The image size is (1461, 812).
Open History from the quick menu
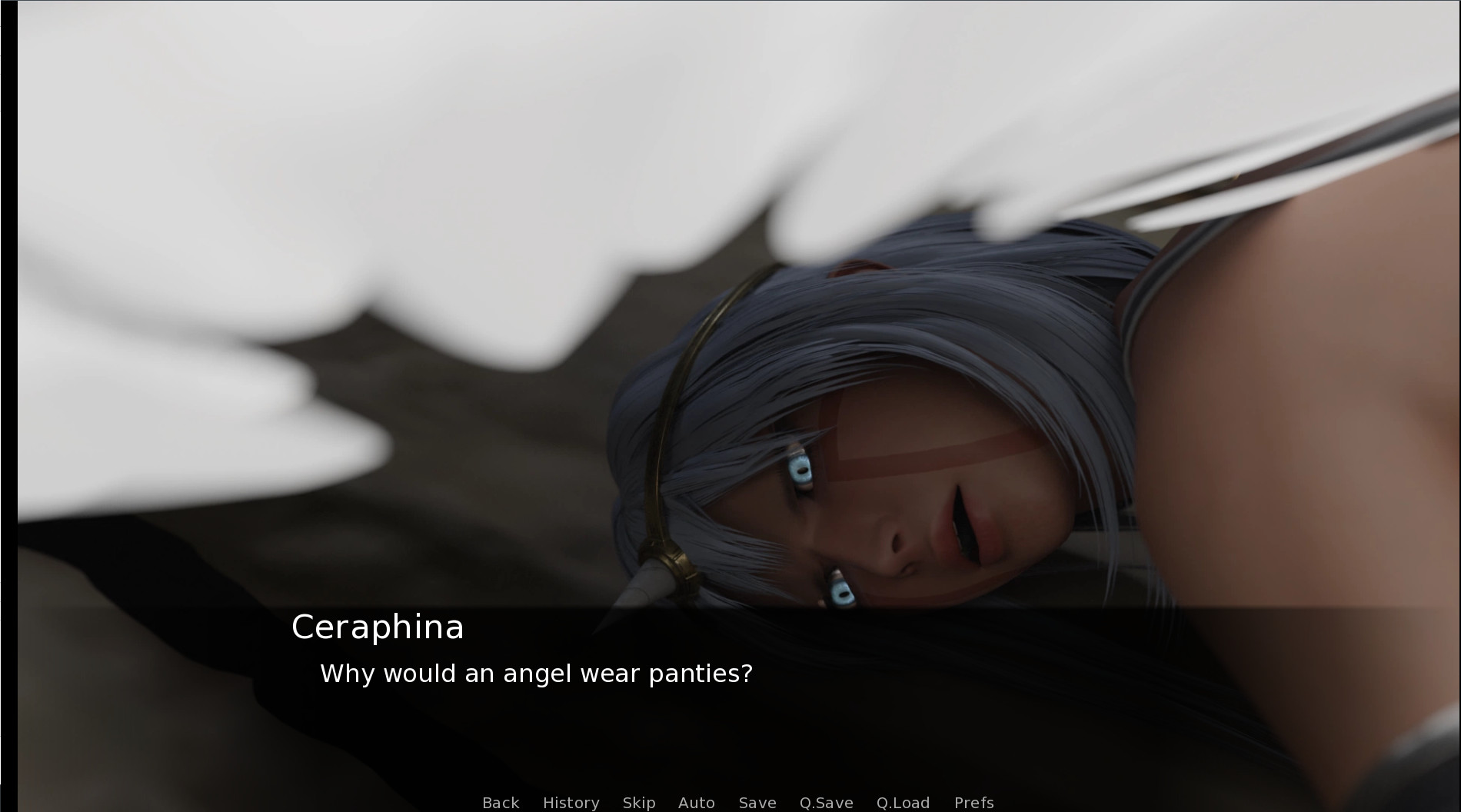(570, 802)
